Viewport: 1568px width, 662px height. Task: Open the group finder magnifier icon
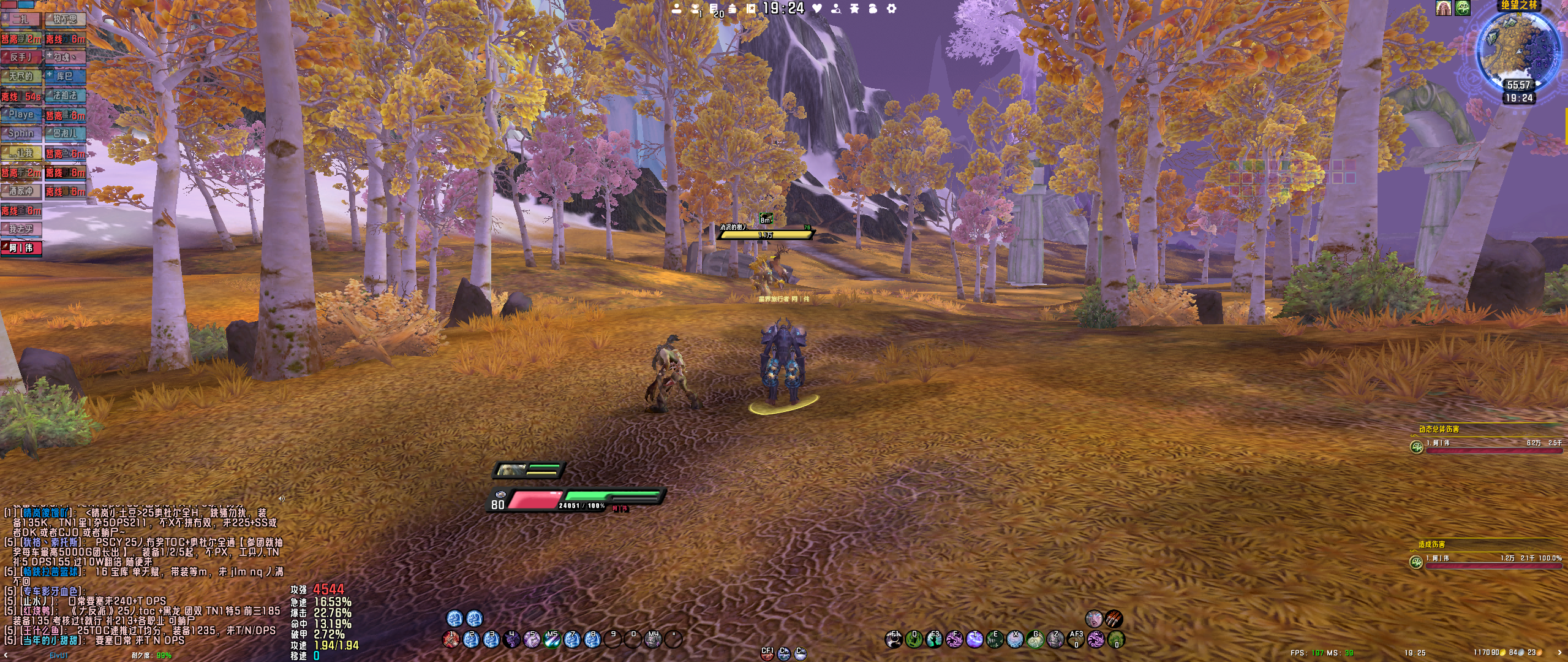[x=835, y=9]
